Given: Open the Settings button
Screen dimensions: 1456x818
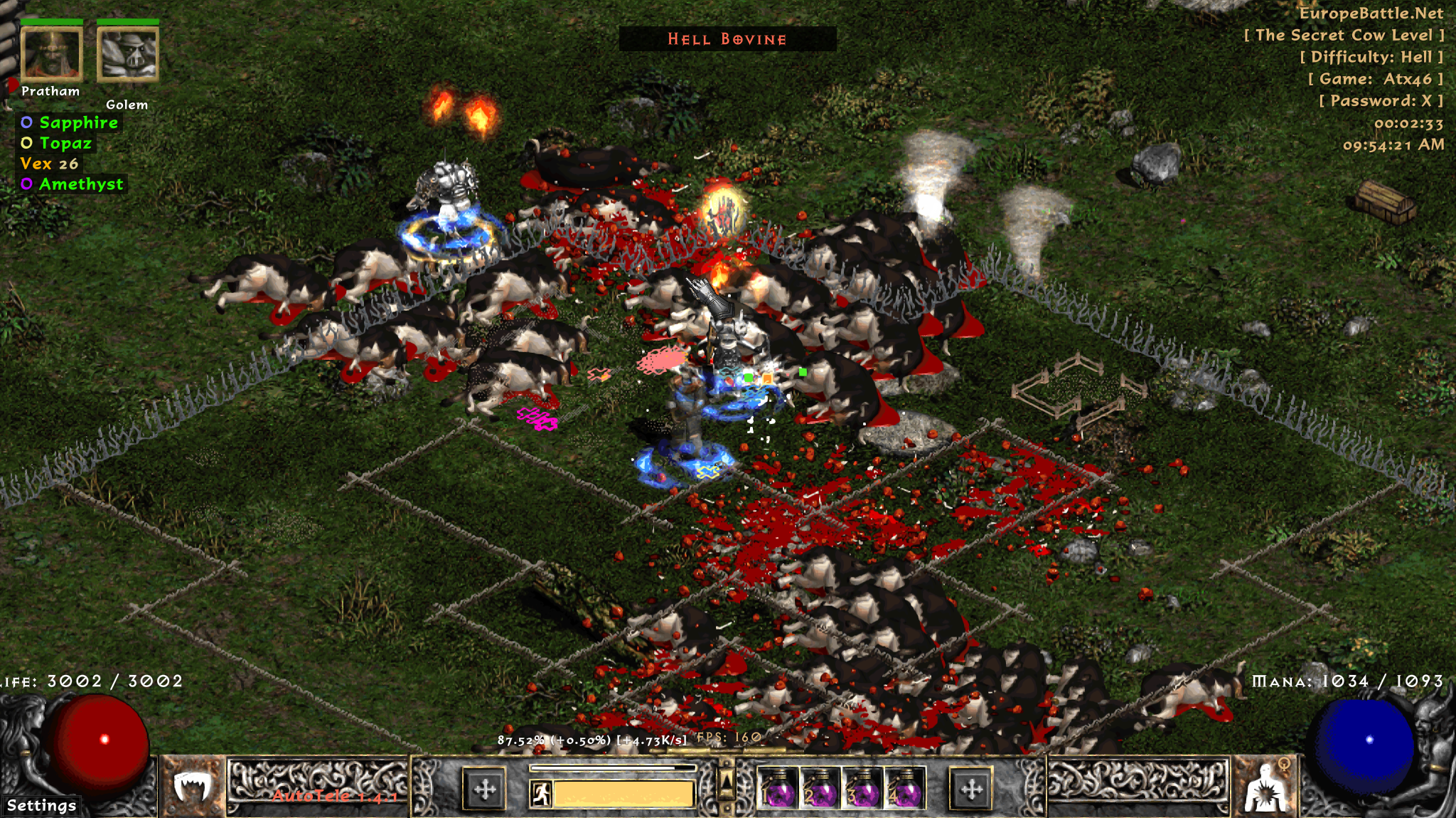Looking at the screenshot, I should (x=41, y=805).
